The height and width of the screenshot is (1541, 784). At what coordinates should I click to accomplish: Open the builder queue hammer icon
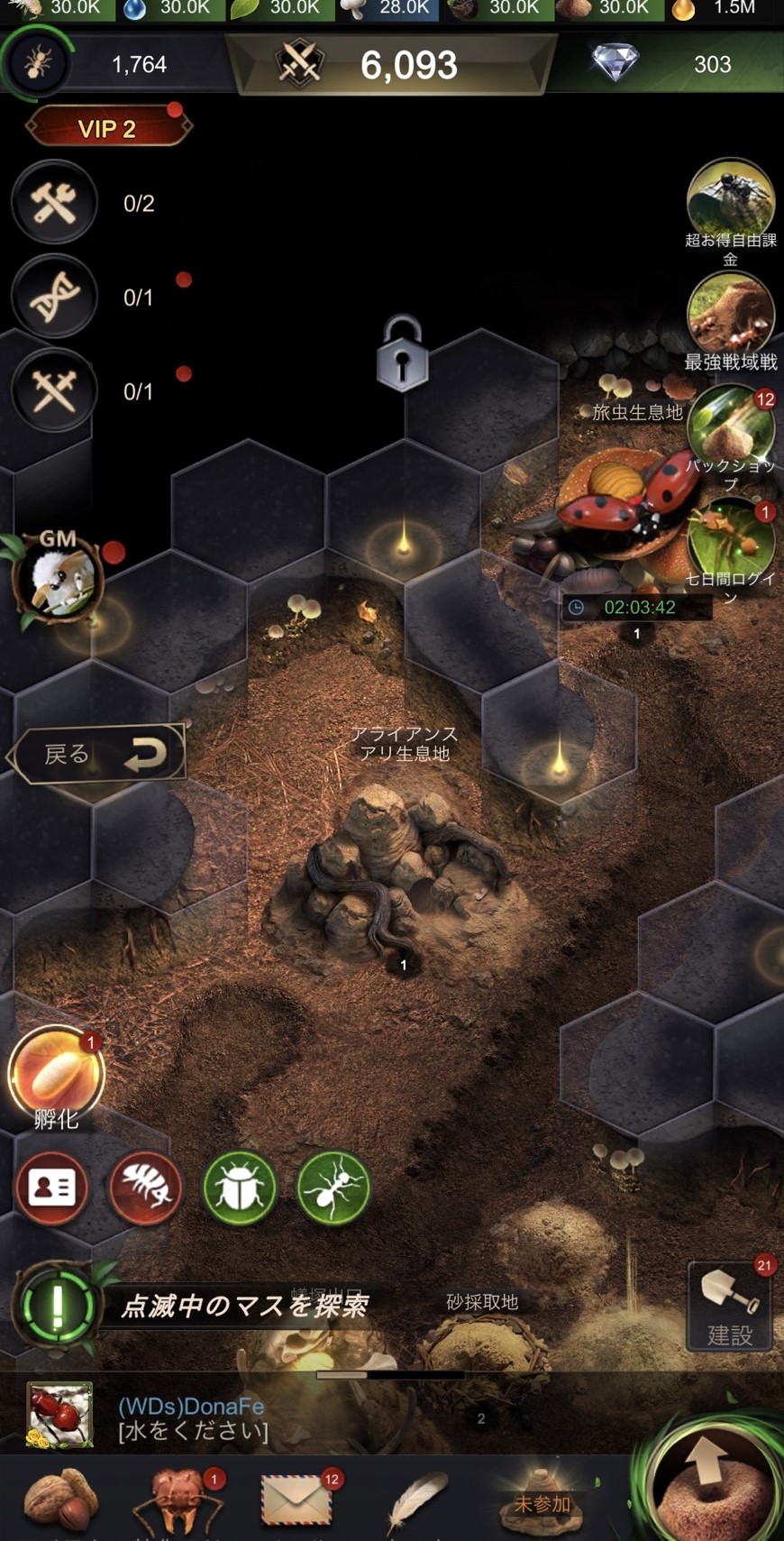[55, 203]
